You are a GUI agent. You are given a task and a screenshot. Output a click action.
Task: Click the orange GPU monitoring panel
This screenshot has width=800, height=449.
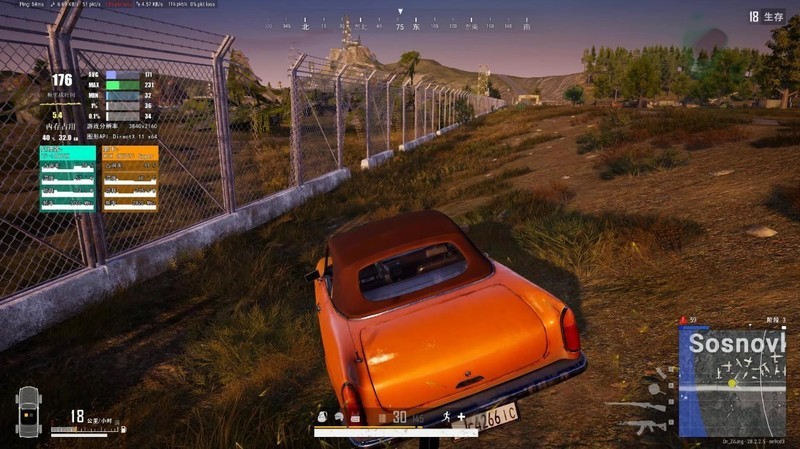[130, 178]
